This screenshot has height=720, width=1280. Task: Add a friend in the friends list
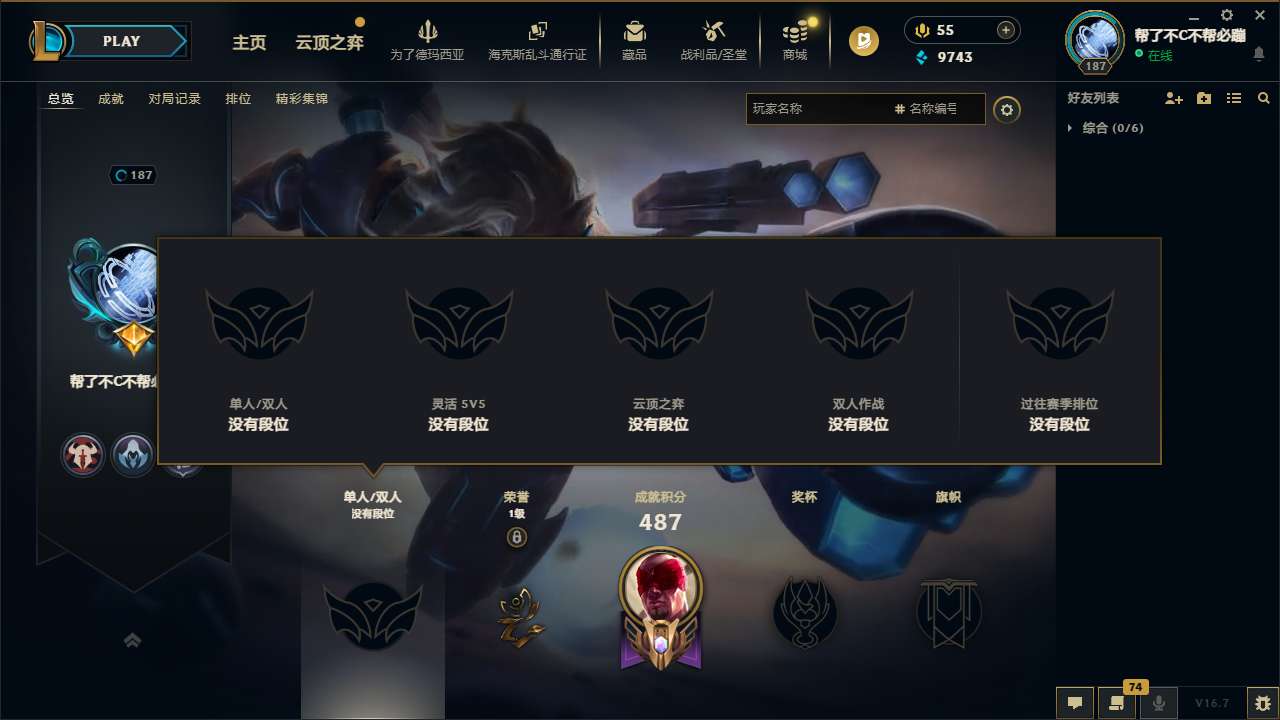point(1173,98)
